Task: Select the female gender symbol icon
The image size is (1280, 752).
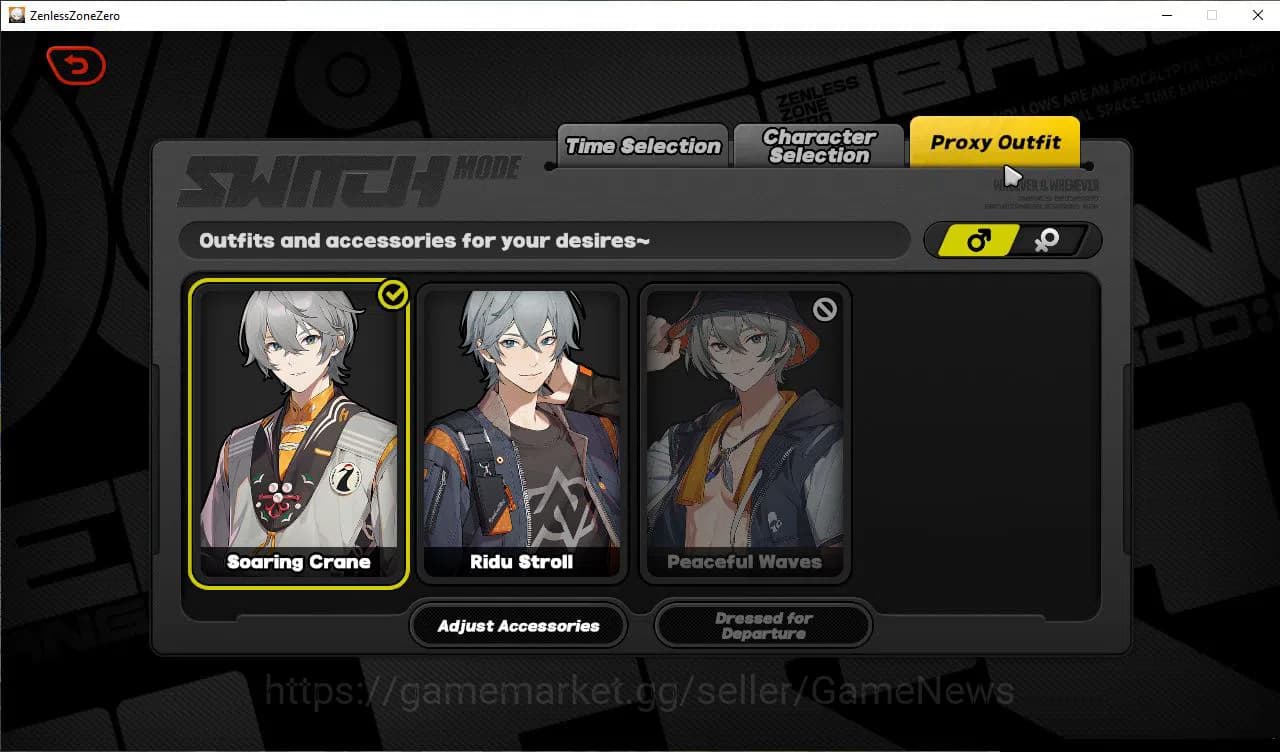Action: coord(1046,240)
